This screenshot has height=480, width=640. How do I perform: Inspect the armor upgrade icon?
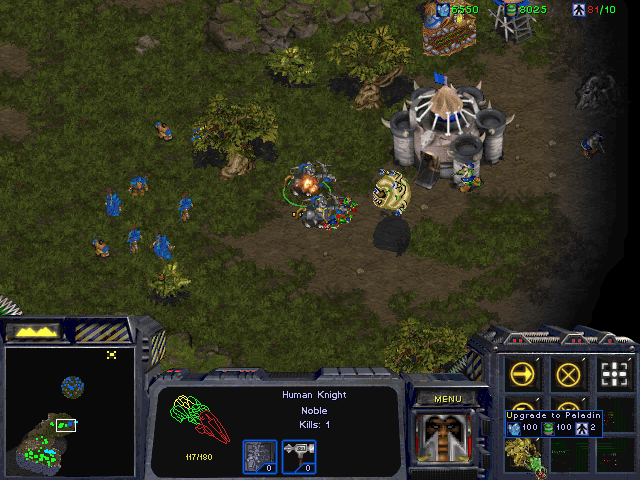(258, 456)
